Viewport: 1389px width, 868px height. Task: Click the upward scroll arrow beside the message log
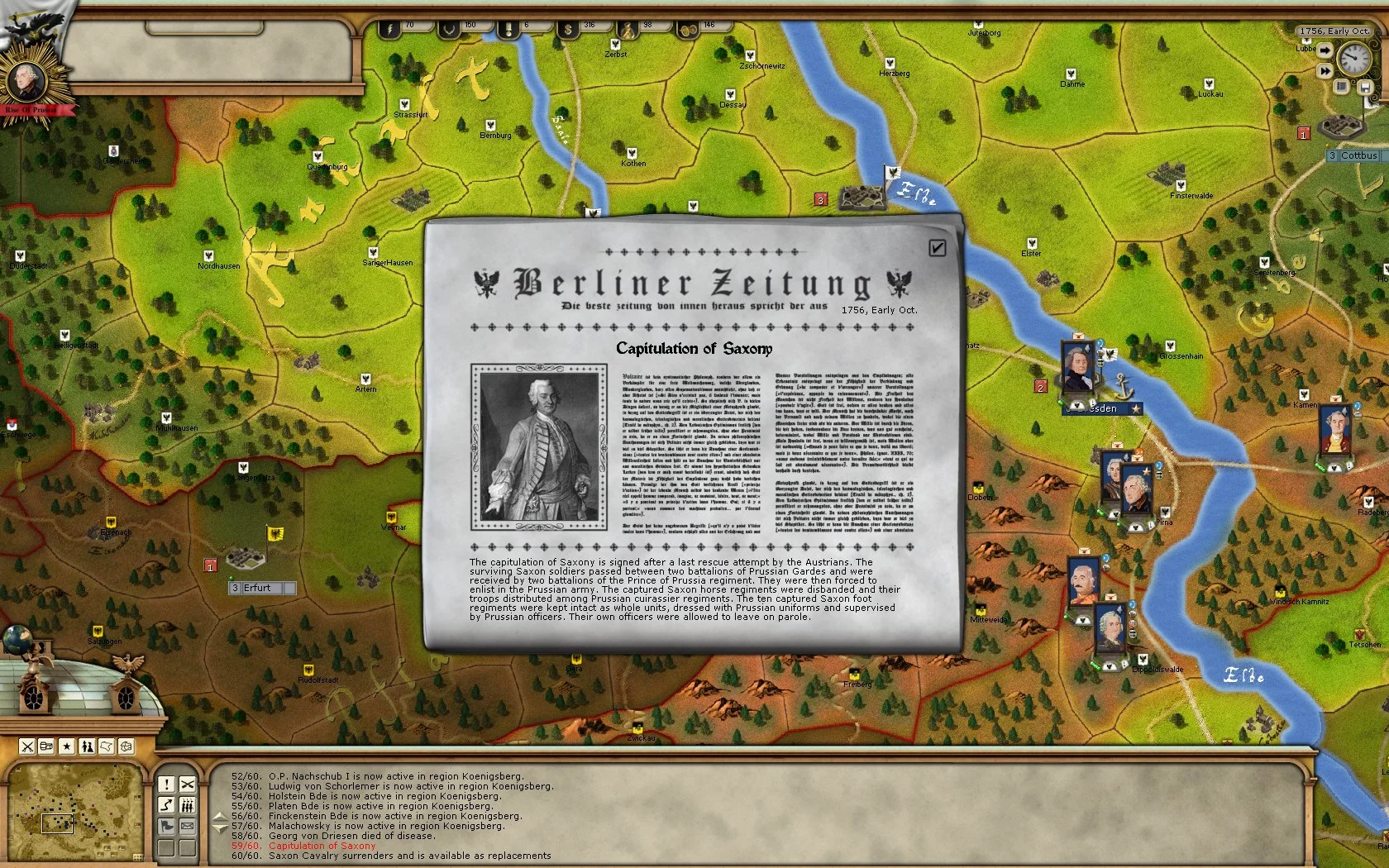pyautogui.click(x=220, y=817)
